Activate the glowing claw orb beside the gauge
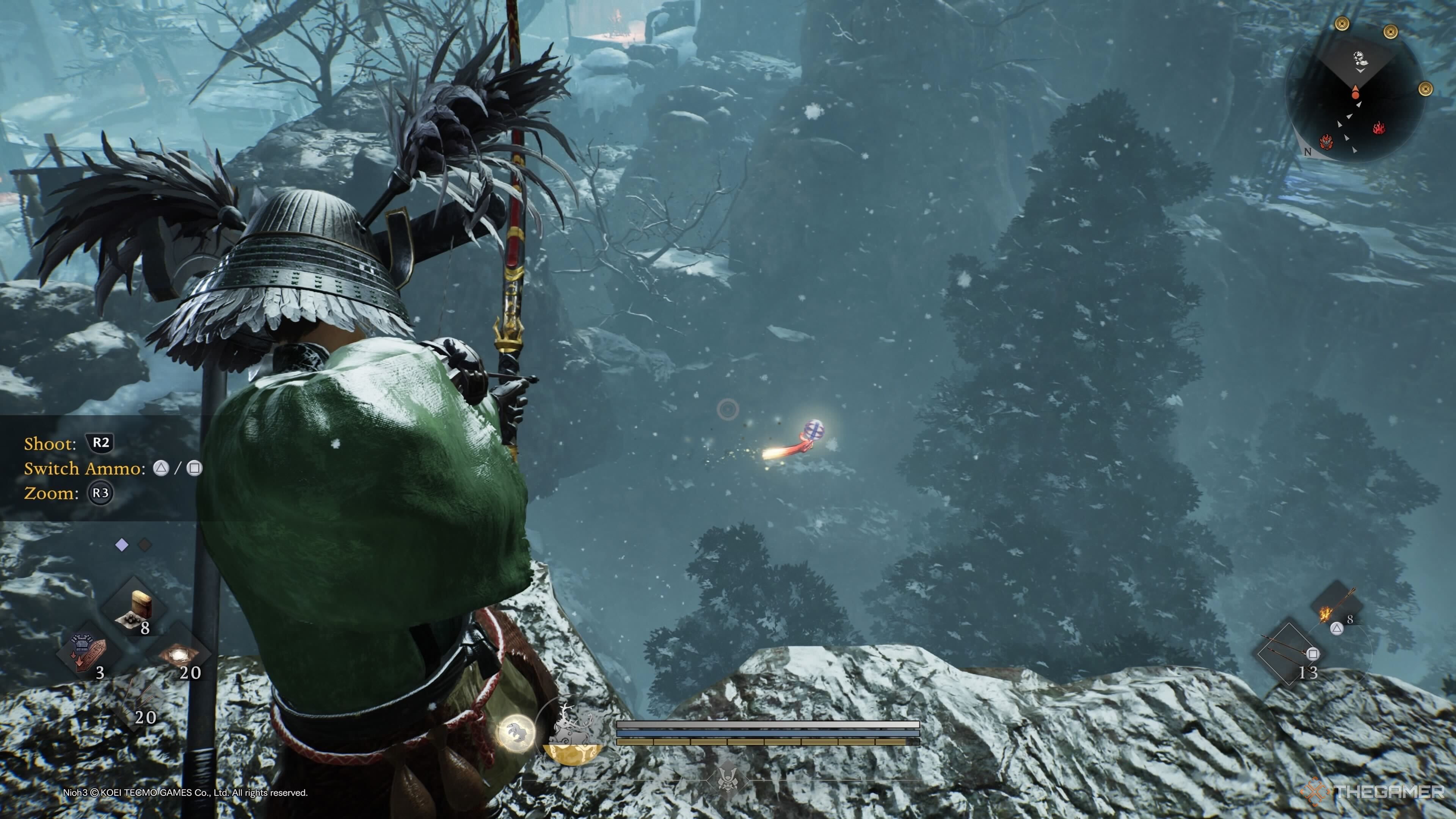Image resolution: width=1456 pixels, height=819 pixels. [x=516, y=733]
